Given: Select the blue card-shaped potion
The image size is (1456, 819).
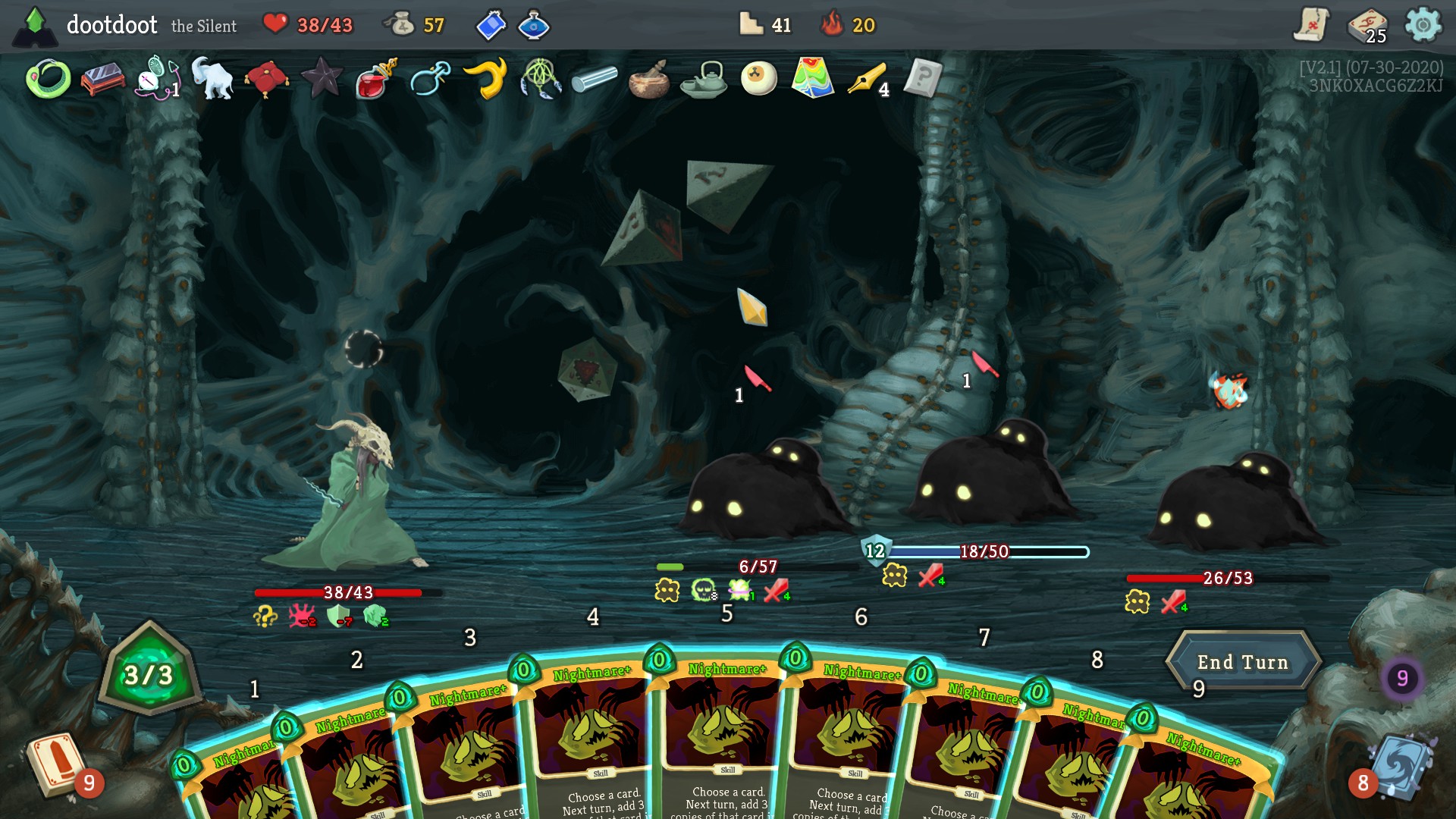Looking at the screenshot, I should pyautogui.click(x=491, y=25).
